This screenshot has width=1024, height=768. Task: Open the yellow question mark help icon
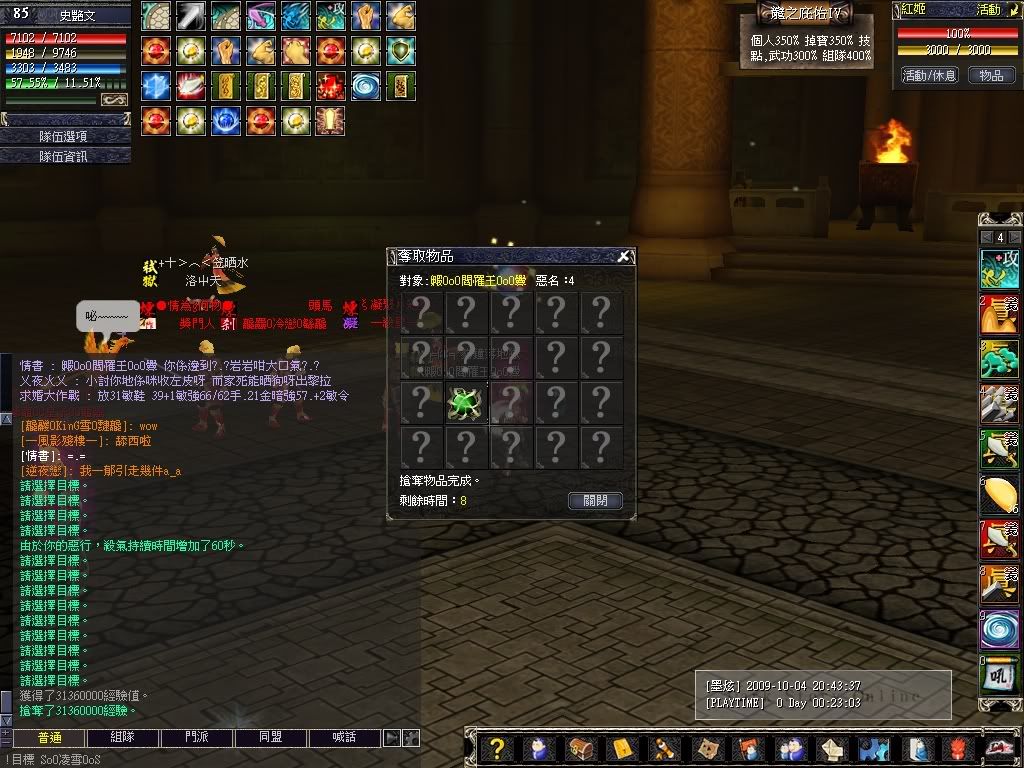(x=496, y=749)
